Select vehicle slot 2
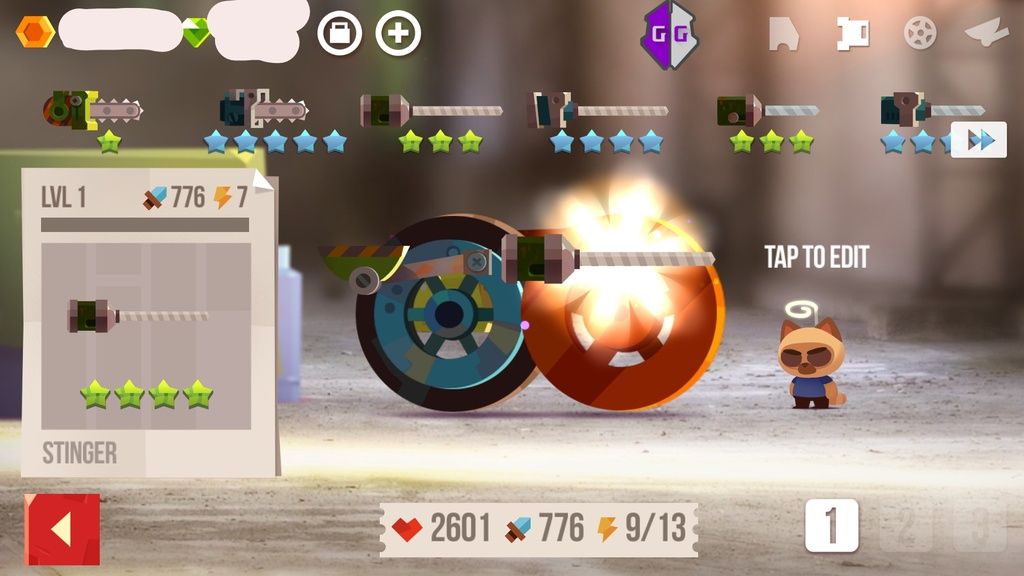 [905, 526]
